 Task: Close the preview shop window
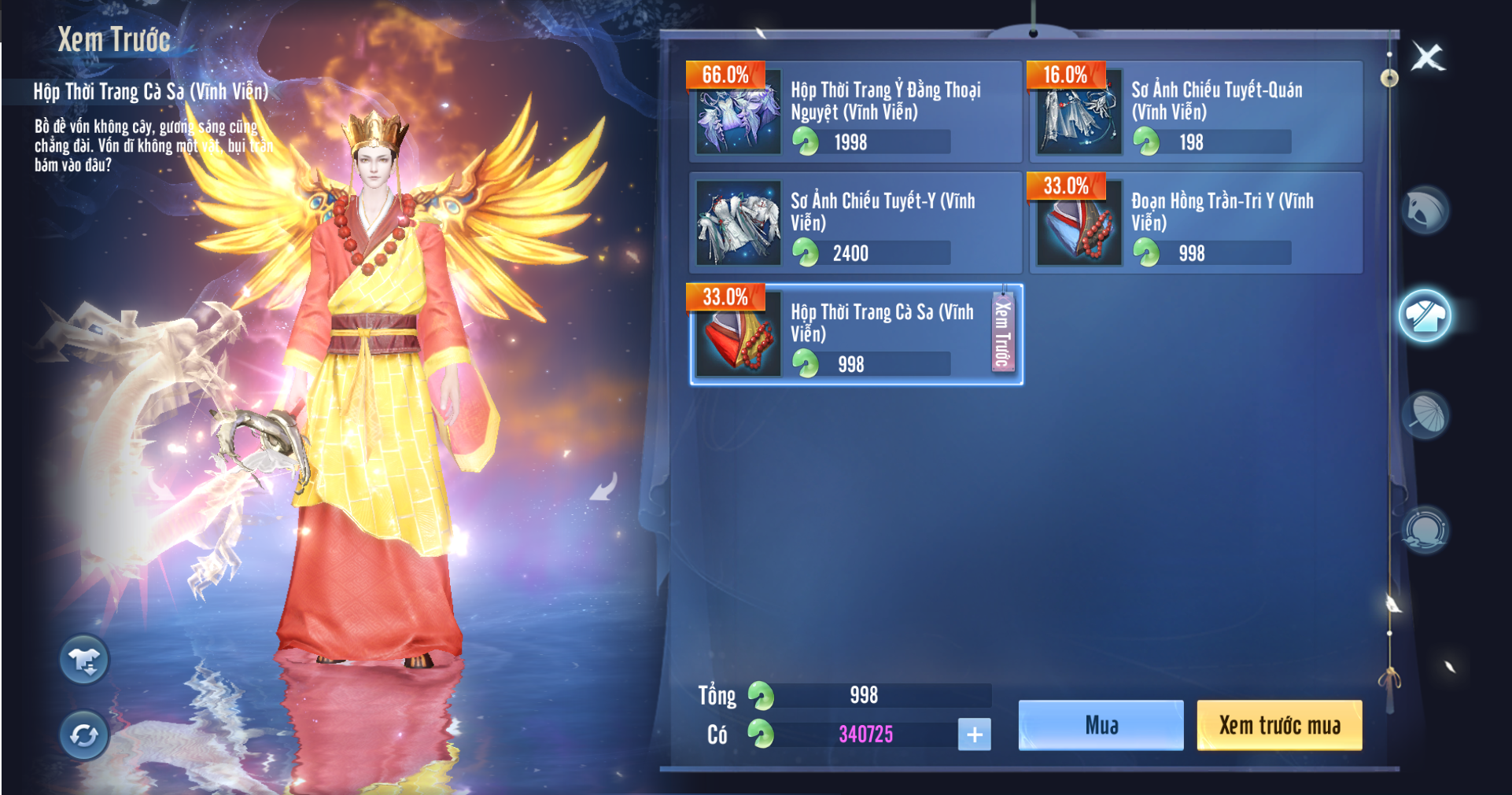tap(1427, 57)
